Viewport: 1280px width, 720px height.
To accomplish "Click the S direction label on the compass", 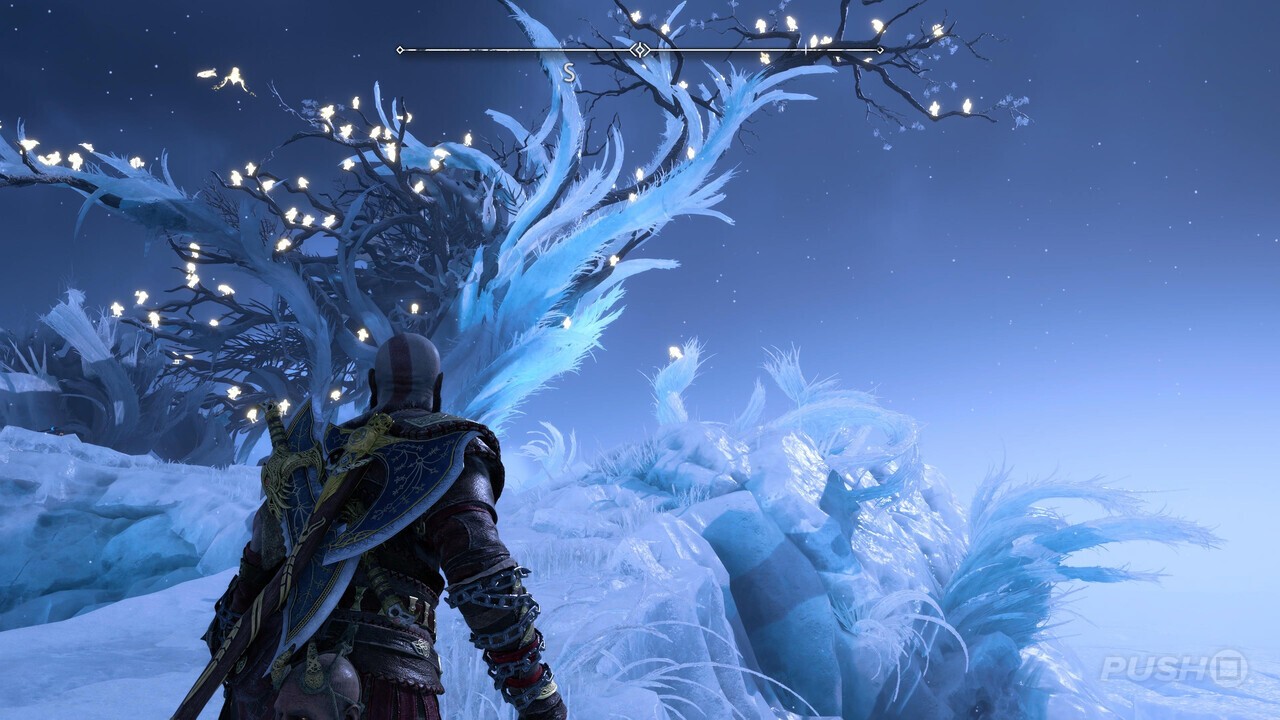I will (x=567, y=70).
